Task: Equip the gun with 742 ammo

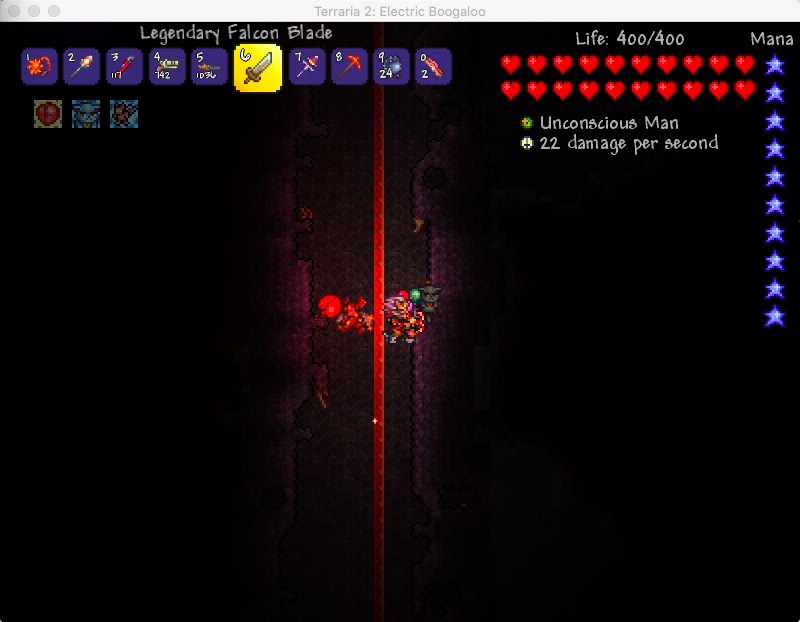Action: [168, 68]
